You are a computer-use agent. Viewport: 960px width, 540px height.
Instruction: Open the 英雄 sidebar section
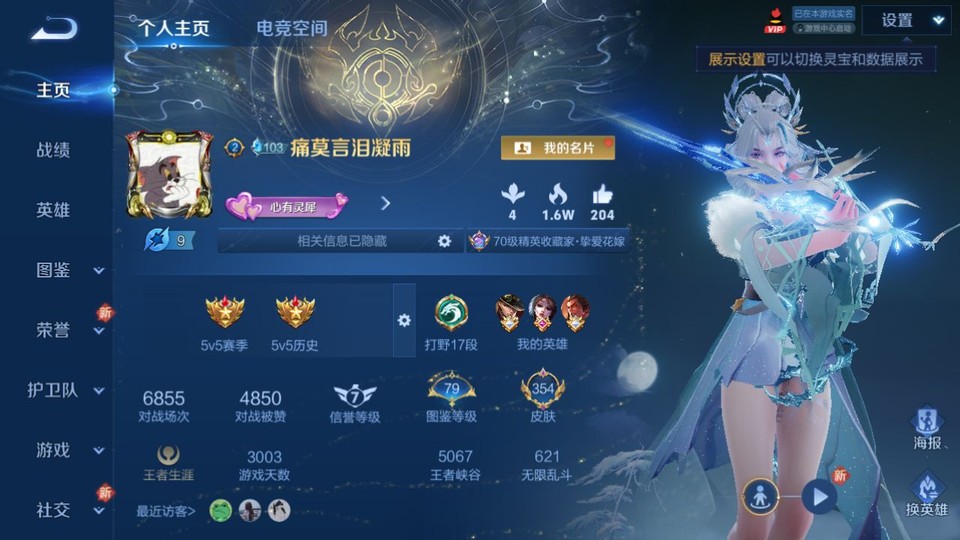point(53,210)
